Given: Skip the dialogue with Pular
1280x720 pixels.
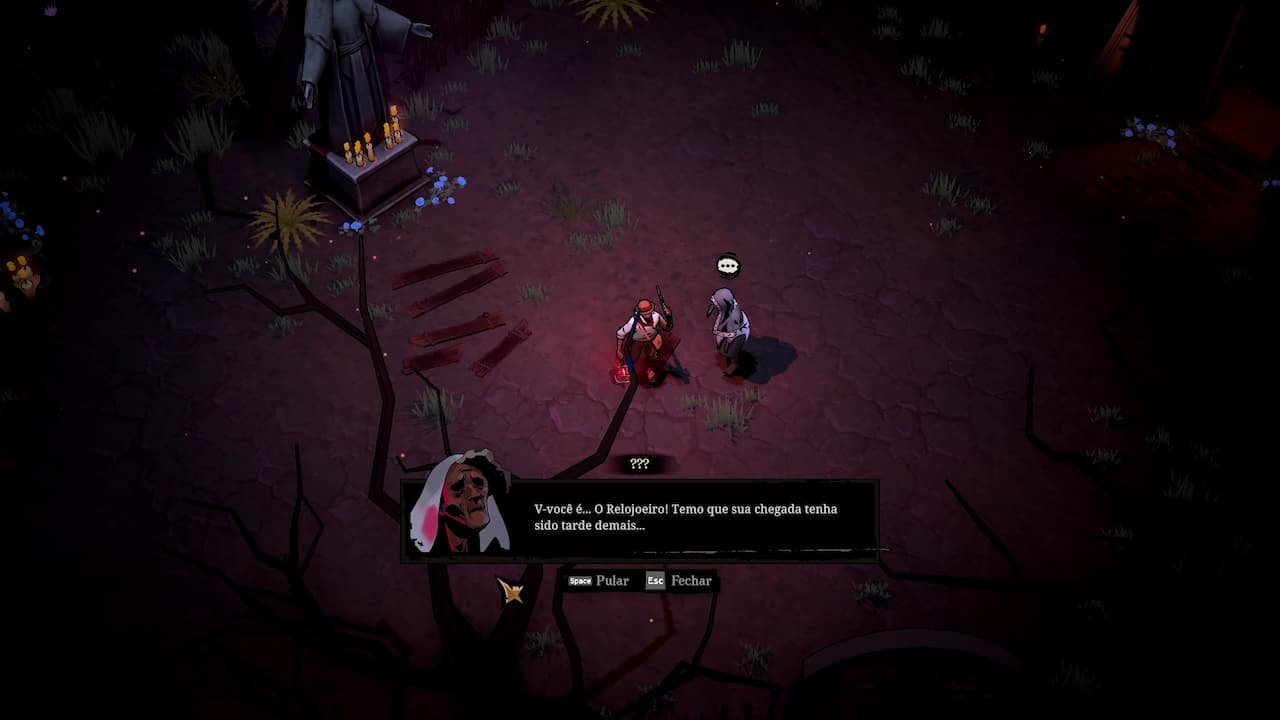Looking at the screenshot, I should (x=599, y=581).
